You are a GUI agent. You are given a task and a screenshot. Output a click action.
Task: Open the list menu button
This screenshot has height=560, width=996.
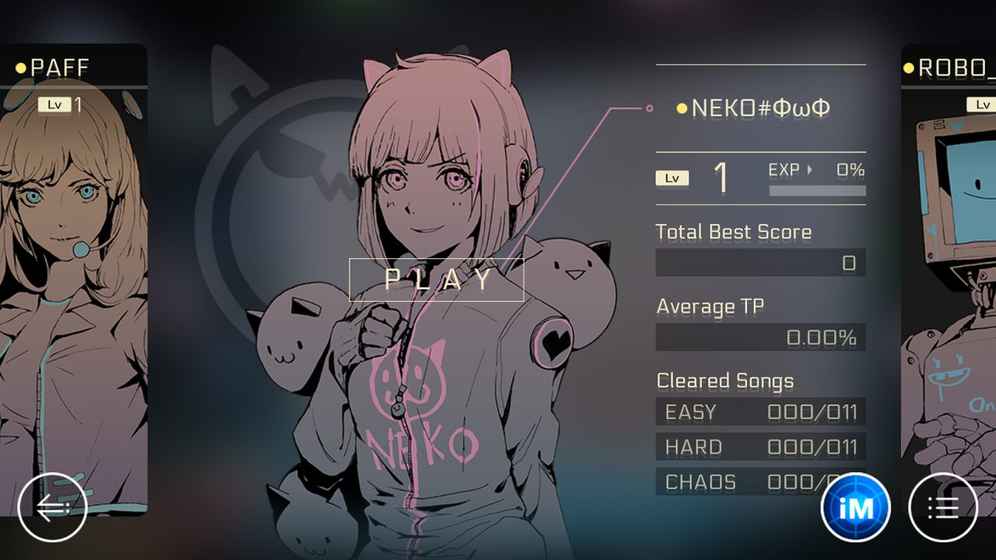click(x=942, y=508)
